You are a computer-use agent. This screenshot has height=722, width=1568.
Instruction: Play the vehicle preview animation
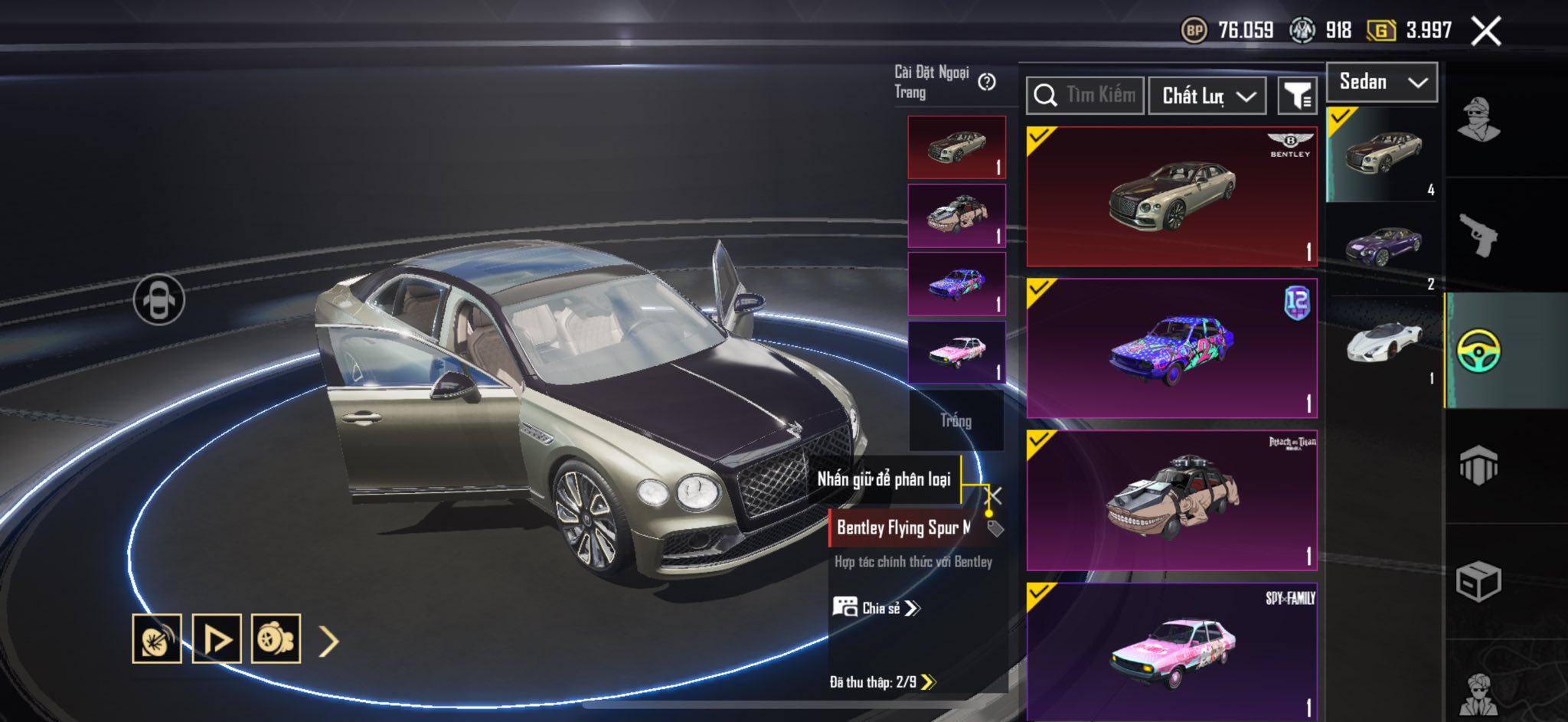(x=217, y=639)
